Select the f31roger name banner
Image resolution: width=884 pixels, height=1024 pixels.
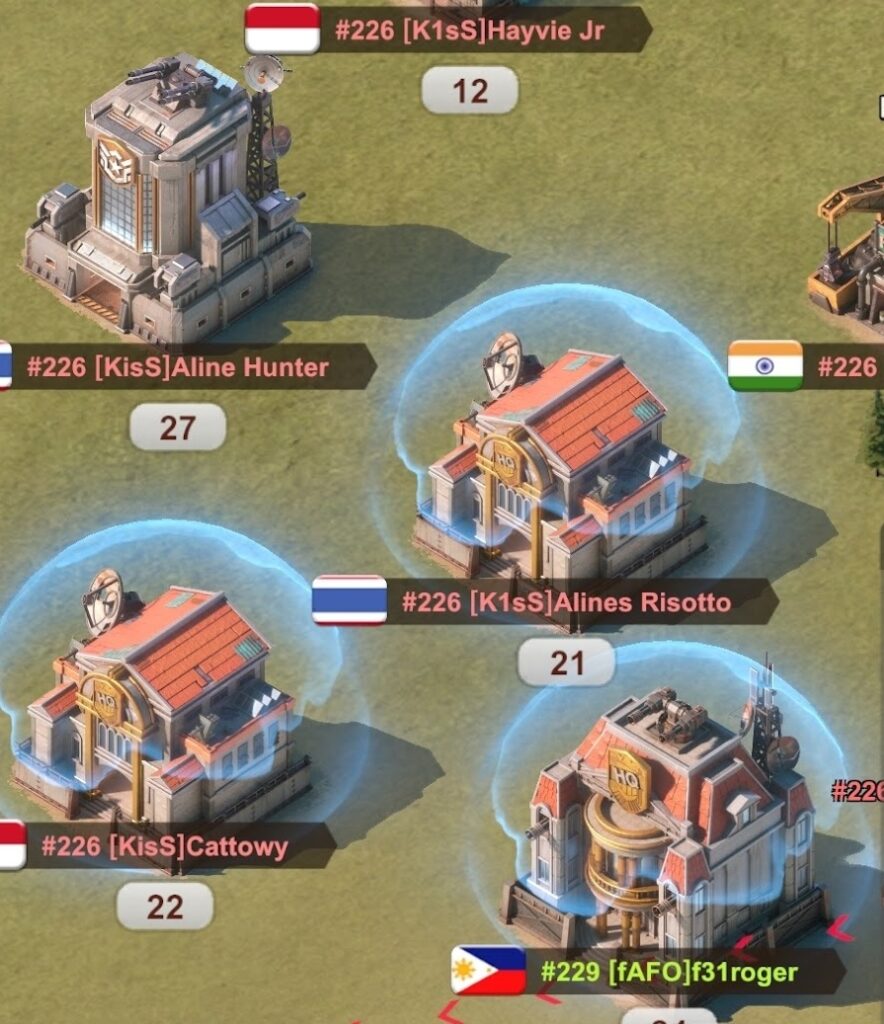pos(668,970)
